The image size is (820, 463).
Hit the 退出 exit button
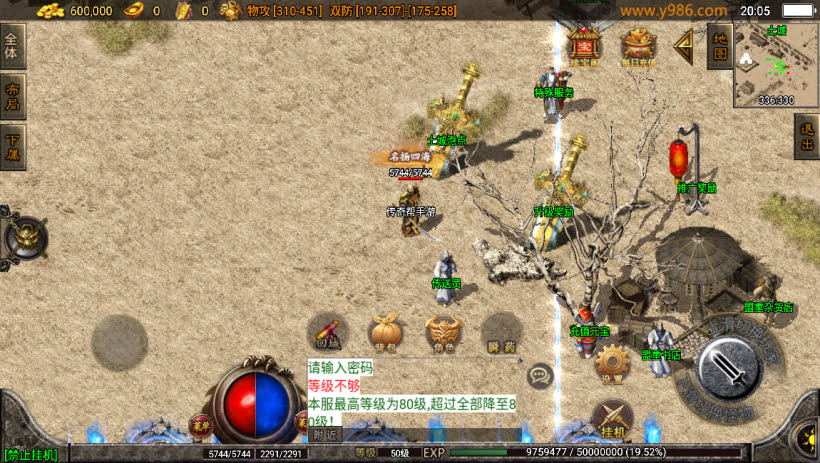click(806, 136)
